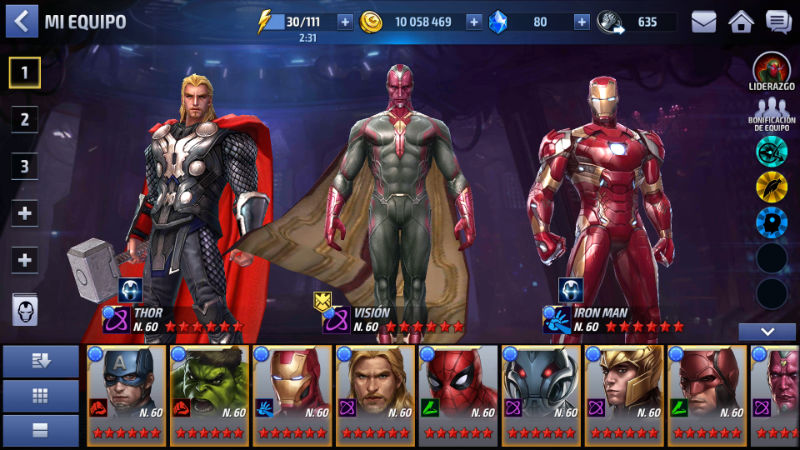Image resolution: width=800 pixels, height=450 pixels.
Task: Open the mail inbox
Action: click(704, 21)
